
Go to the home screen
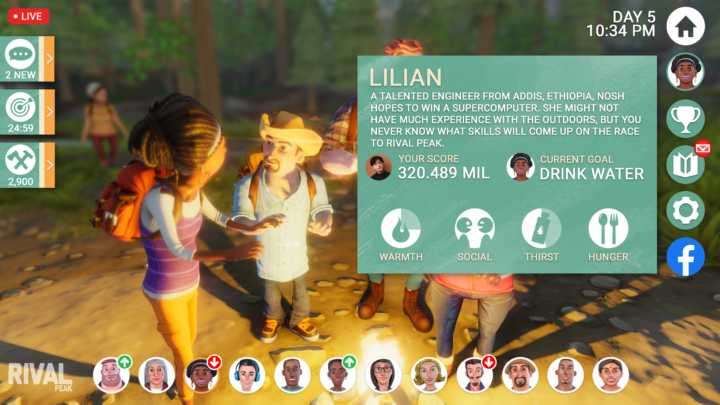pos(686,25)
